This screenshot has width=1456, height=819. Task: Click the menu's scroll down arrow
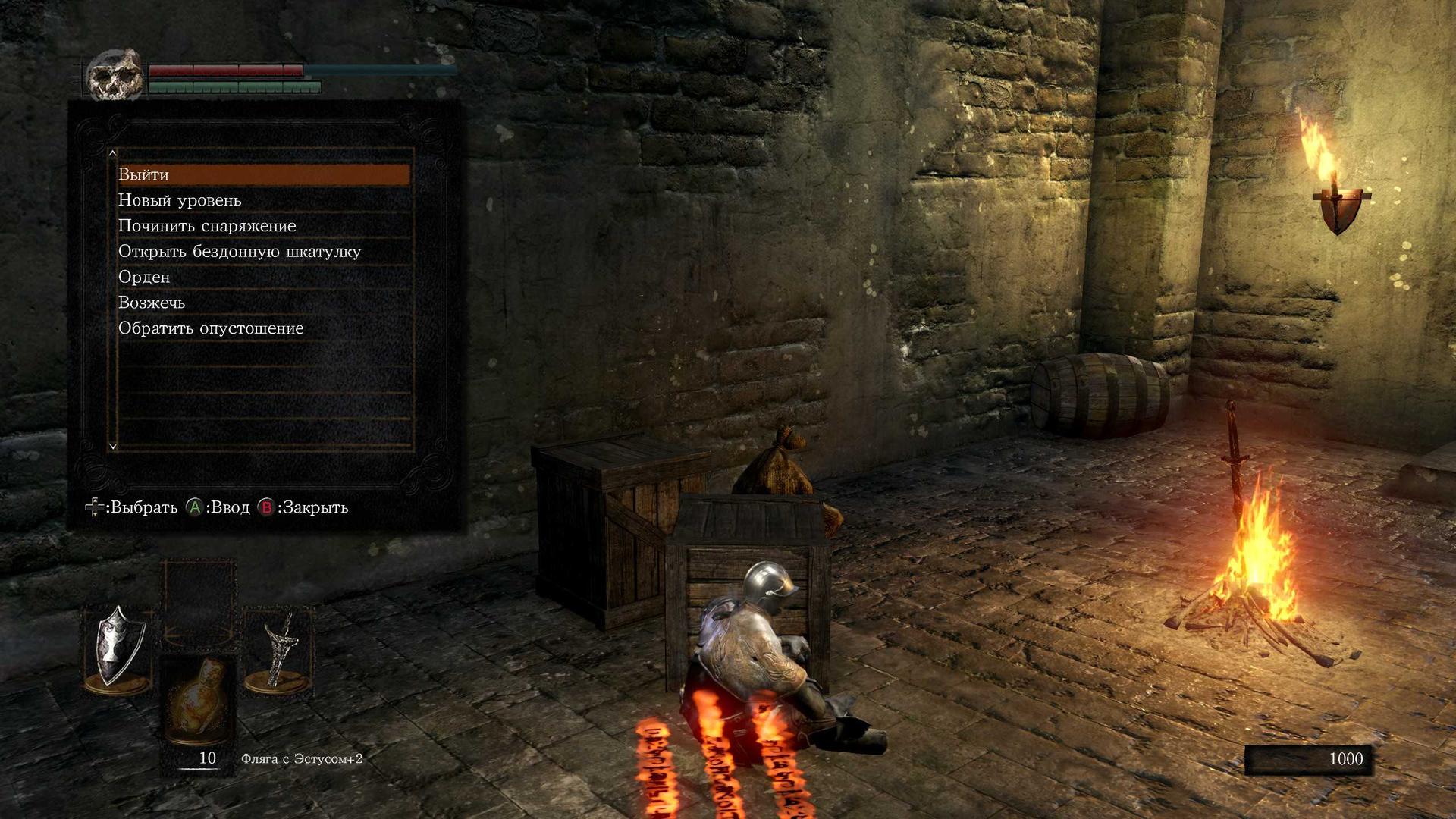point(113,446)
